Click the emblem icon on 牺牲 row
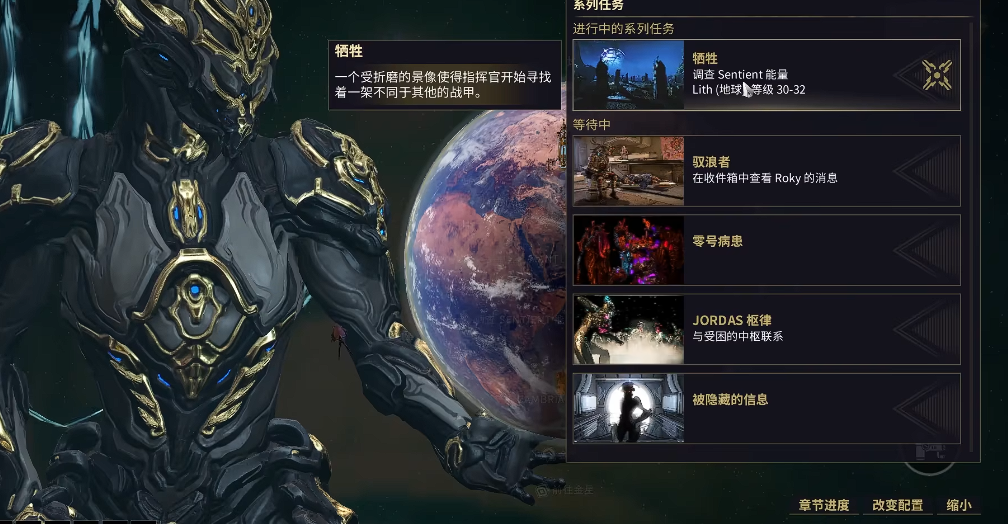 click(x=937, y=75)
